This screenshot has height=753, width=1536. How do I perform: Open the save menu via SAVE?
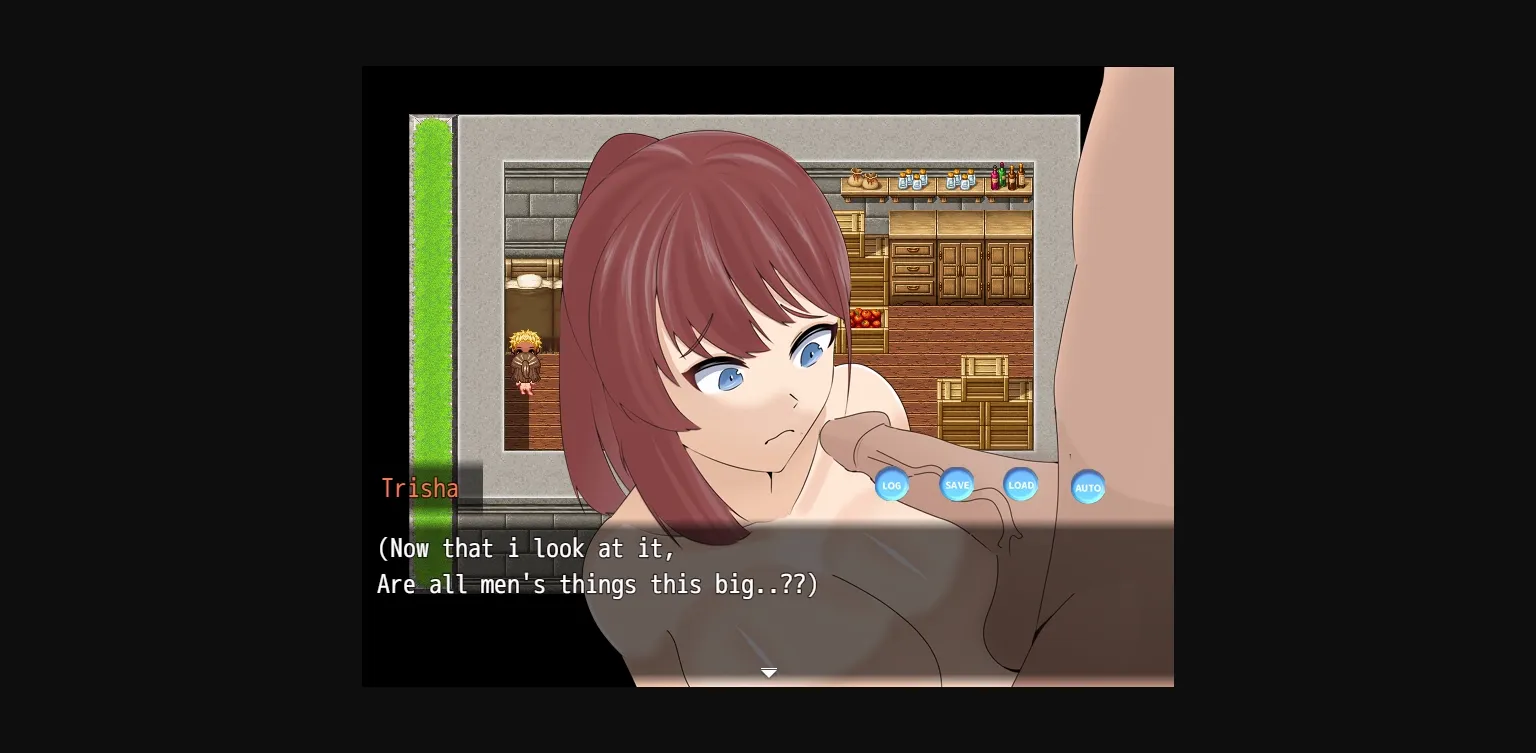(957, 484)
